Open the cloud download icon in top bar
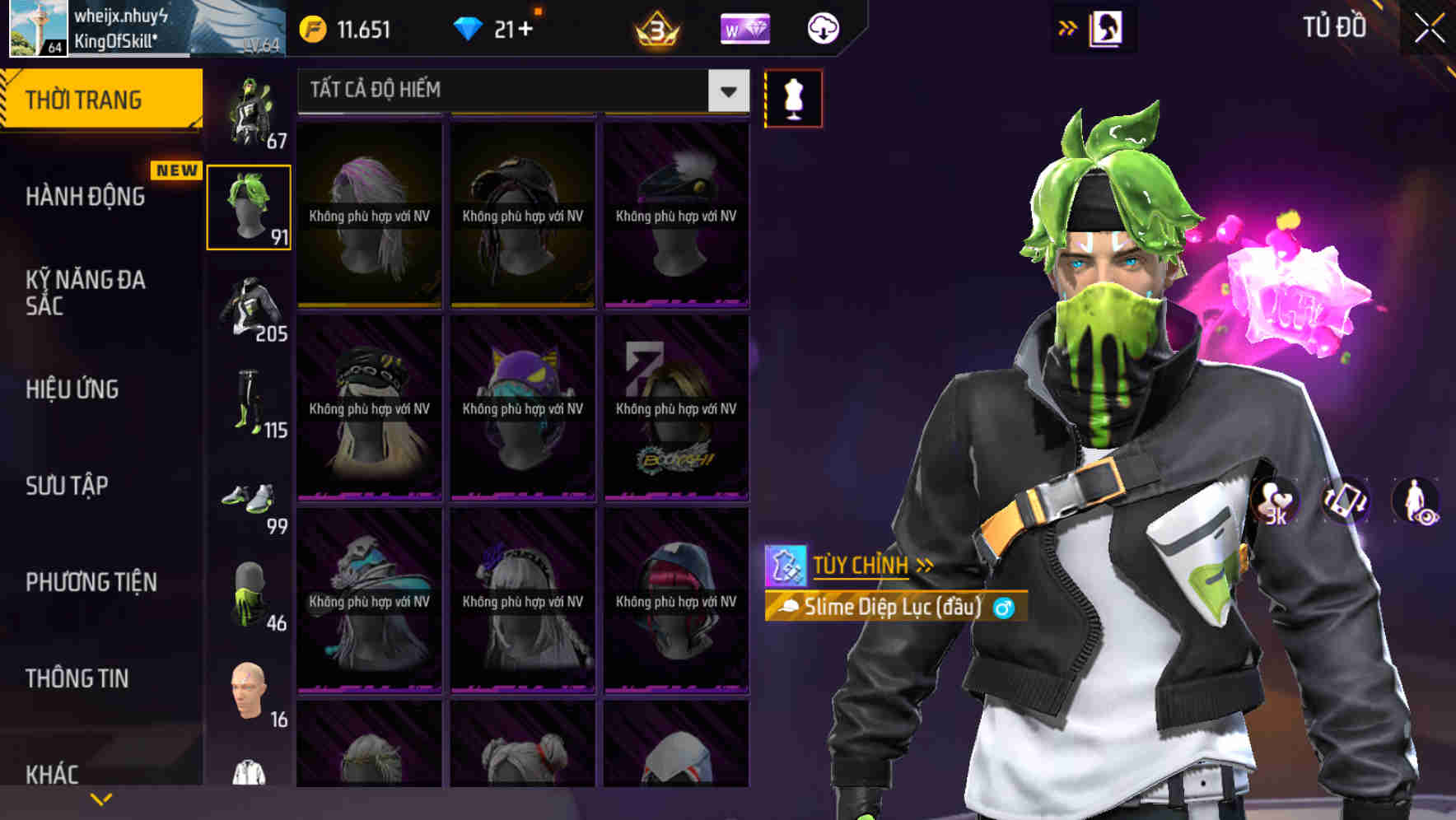 click(x=821, y=29)
